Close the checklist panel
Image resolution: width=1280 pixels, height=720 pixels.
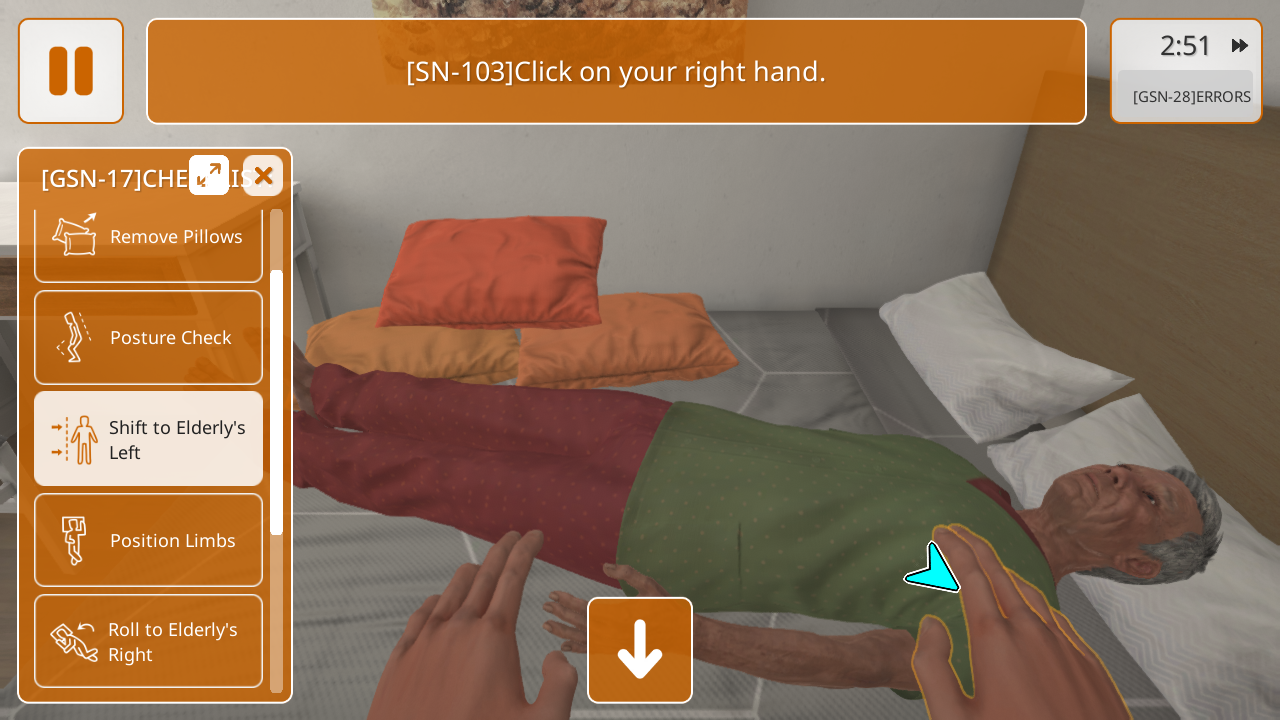point(263,176)
